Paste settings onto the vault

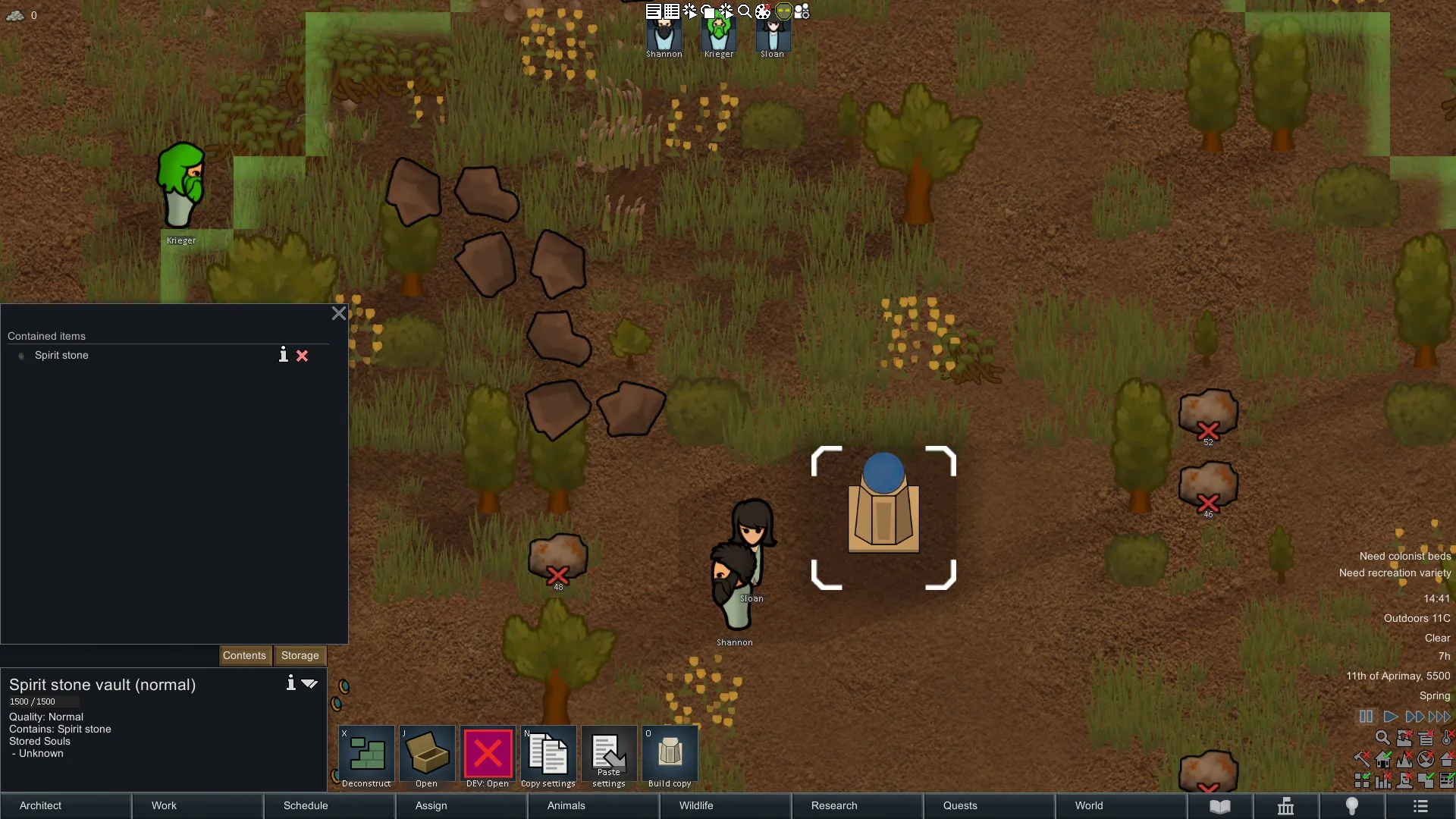point(609,757)
